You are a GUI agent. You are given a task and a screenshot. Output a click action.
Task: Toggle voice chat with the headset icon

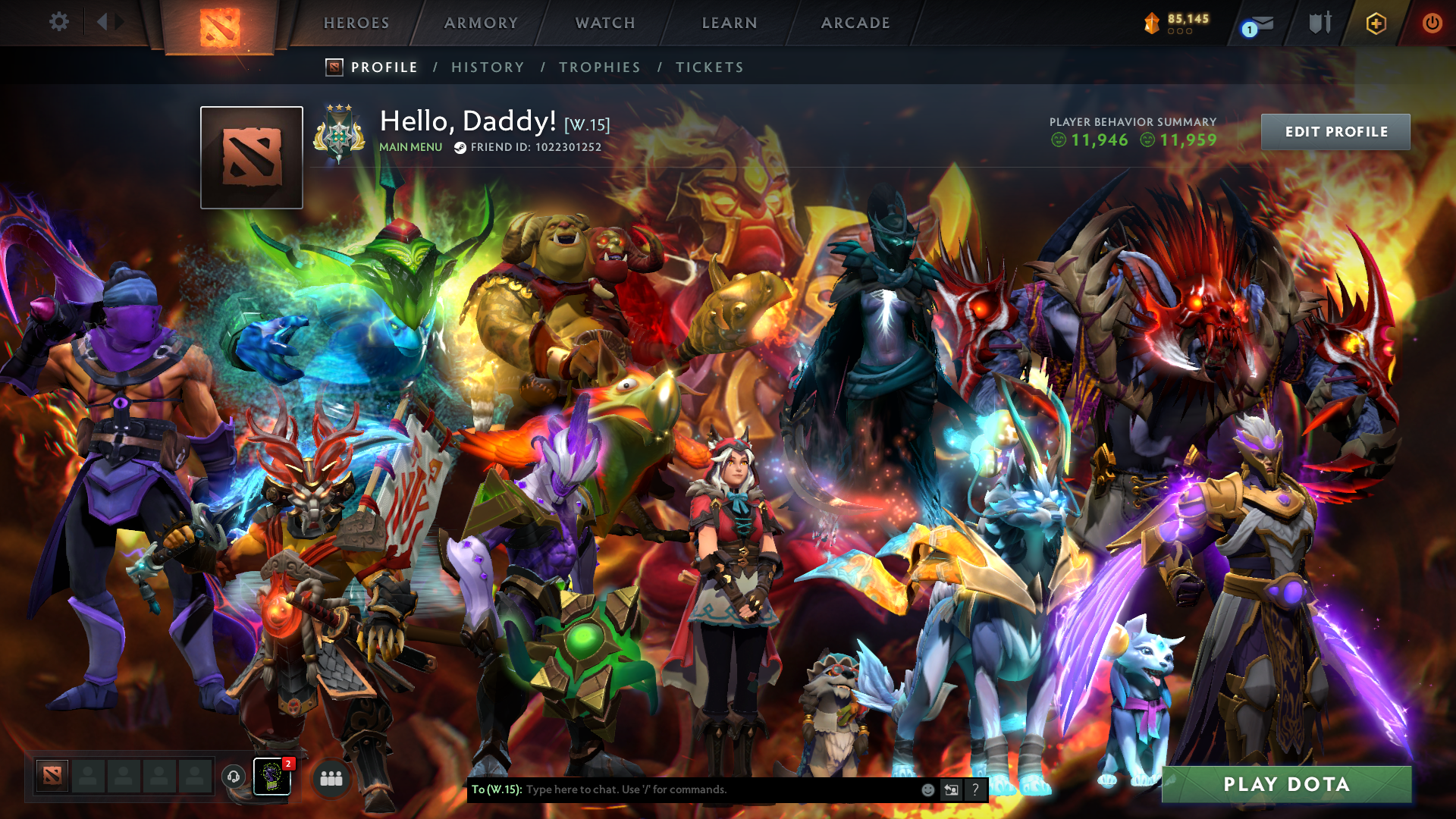click(233, 777)
